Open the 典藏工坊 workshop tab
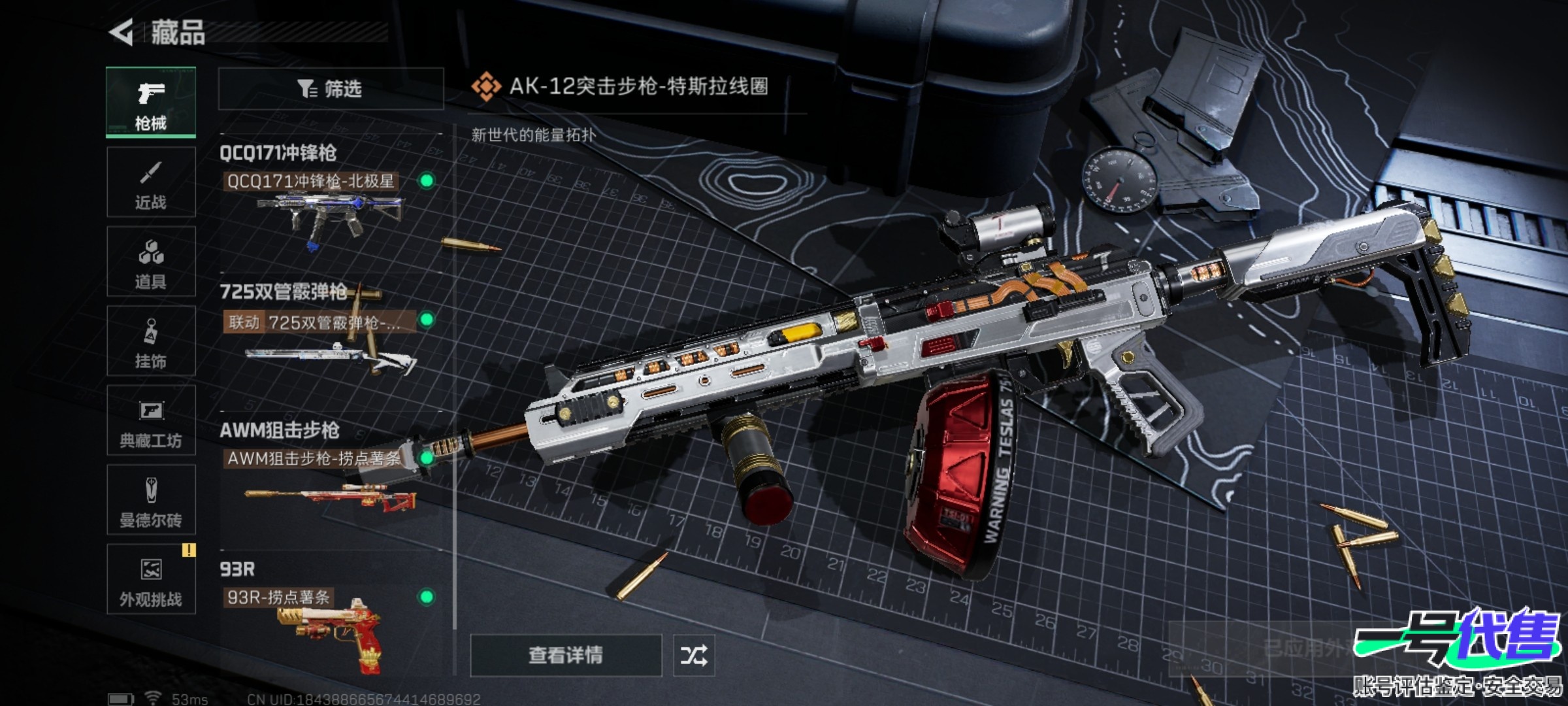The height and width of the screenshot is (706, 1568). point(151,420)
